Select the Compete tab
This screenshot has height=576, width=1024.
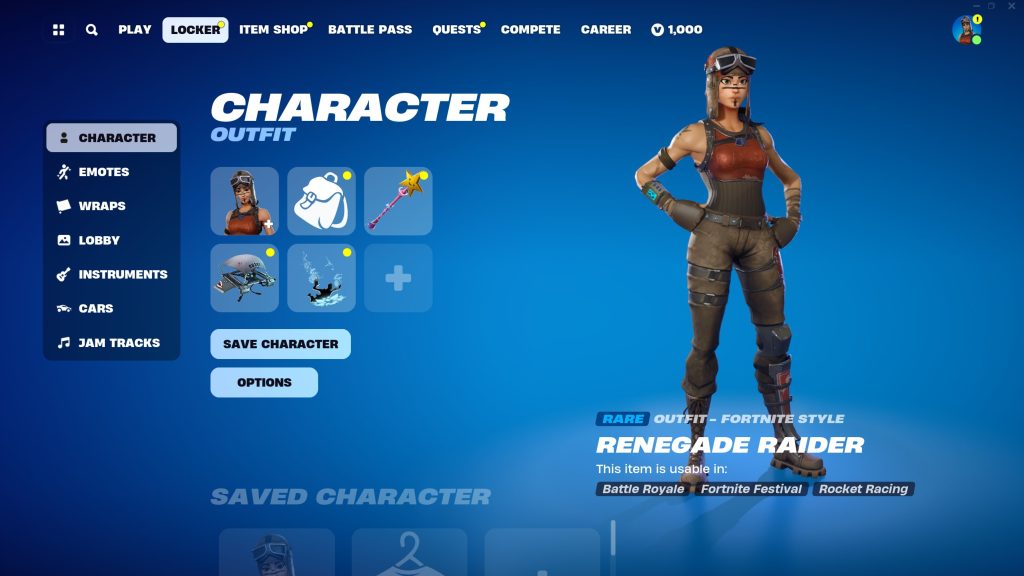tap(530, 30)
